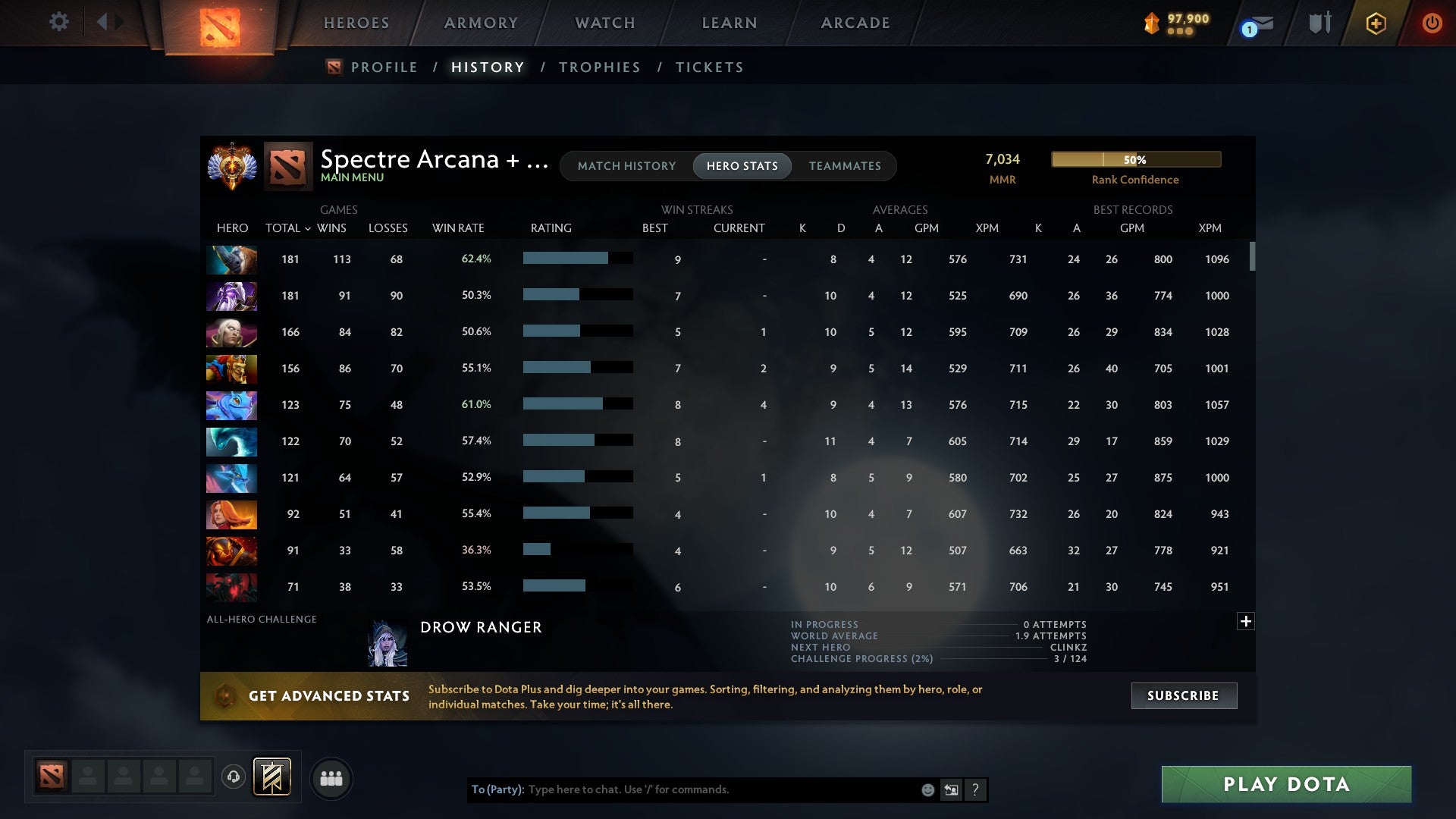Open the friends list icon near party slots
1456x819 pixels.
[331, 778]
